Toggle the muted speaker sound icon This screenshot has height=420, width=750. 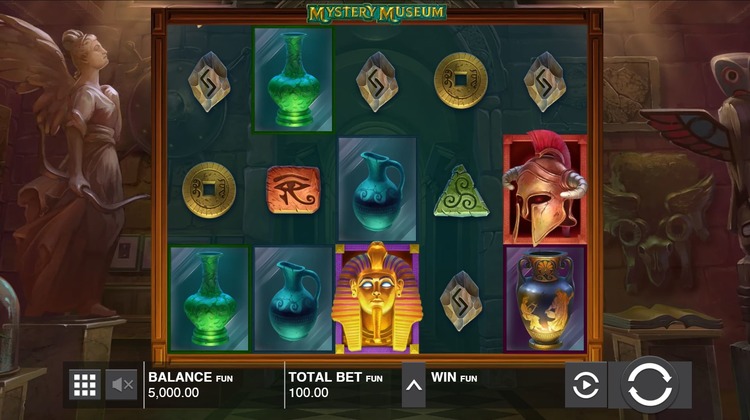pyautogui.click(x=122, y=384)
